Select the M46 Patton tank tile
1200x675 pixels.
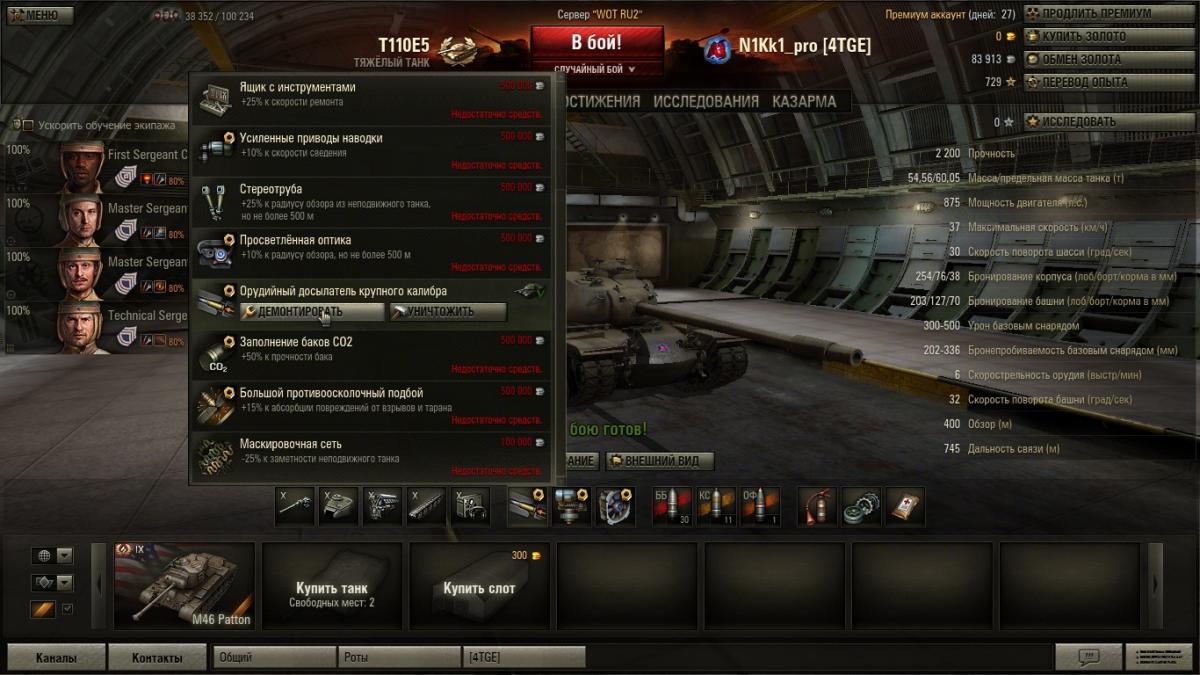click(184, 586)
